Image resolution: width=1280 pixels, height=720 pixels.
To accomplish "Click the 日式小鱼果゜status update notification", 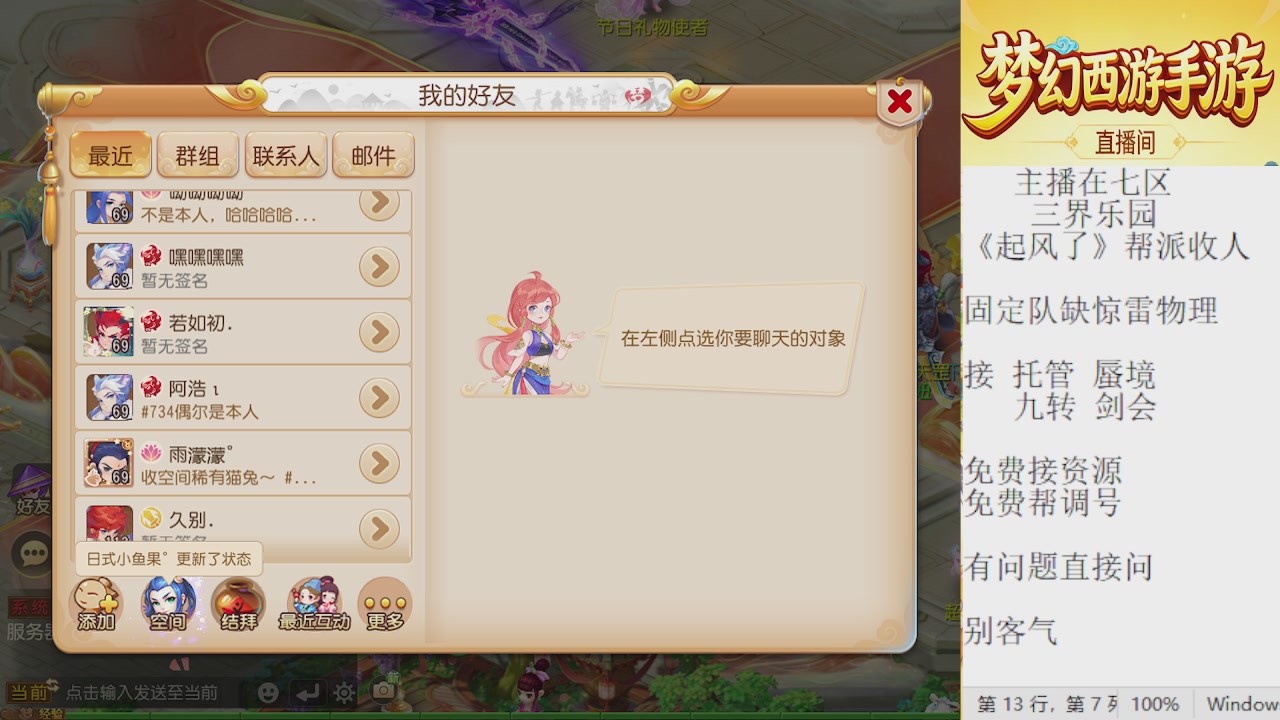I will point(168,560).
